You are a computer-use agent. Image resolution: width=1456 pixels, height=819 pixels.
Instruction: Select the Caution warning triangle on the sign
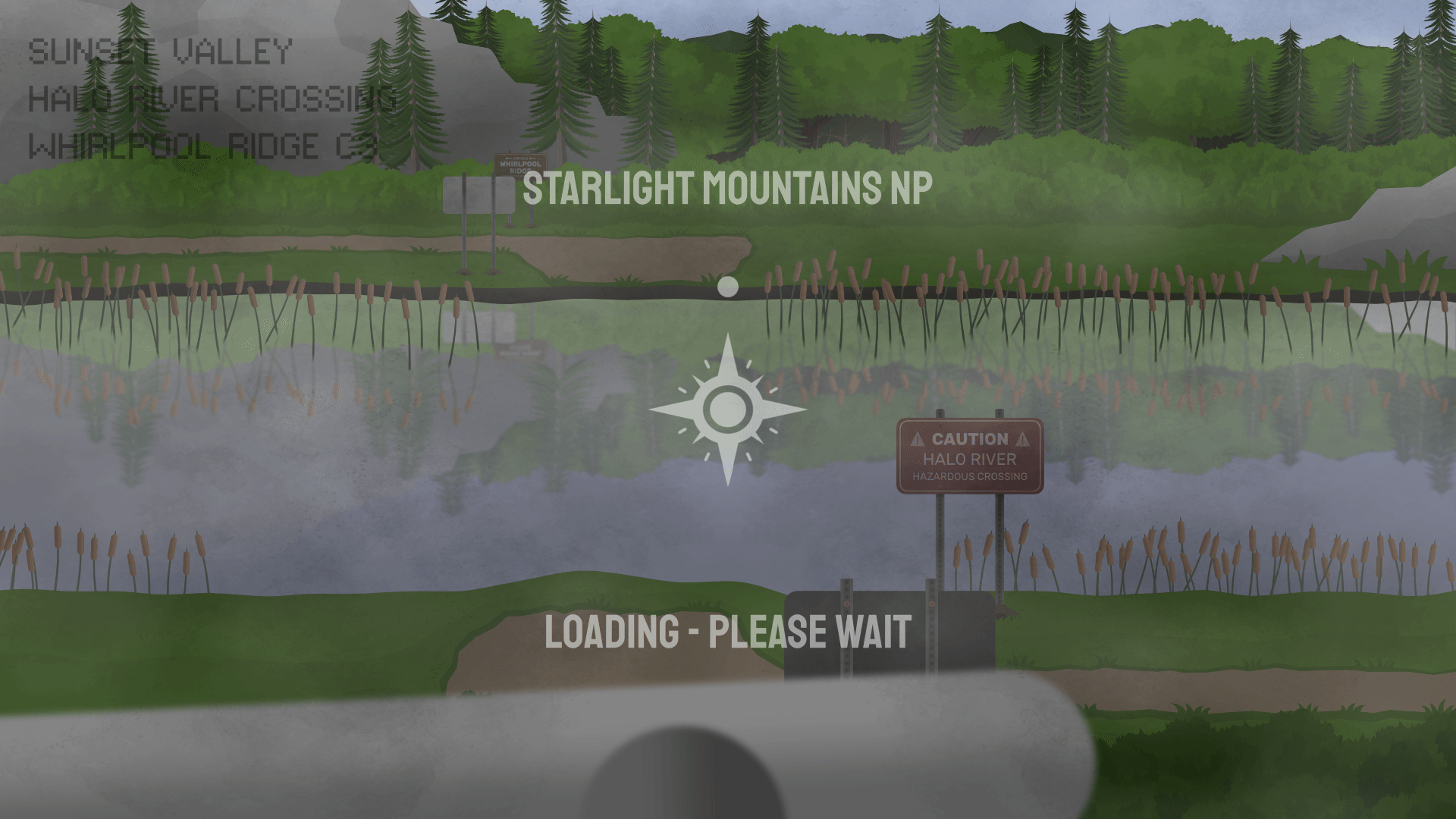tap(919, 438)
